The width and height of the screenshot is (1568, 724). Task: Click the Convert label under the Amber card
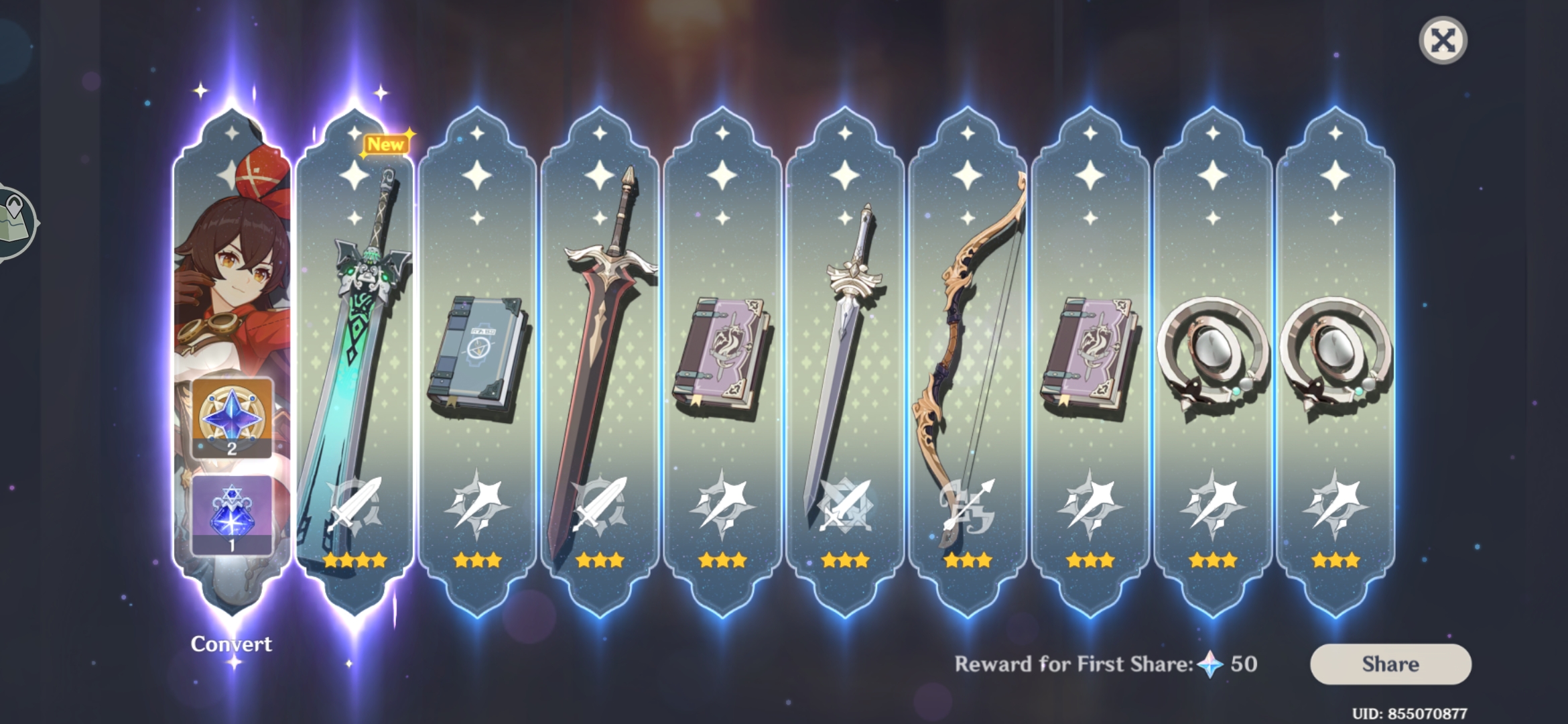point(231,642)
